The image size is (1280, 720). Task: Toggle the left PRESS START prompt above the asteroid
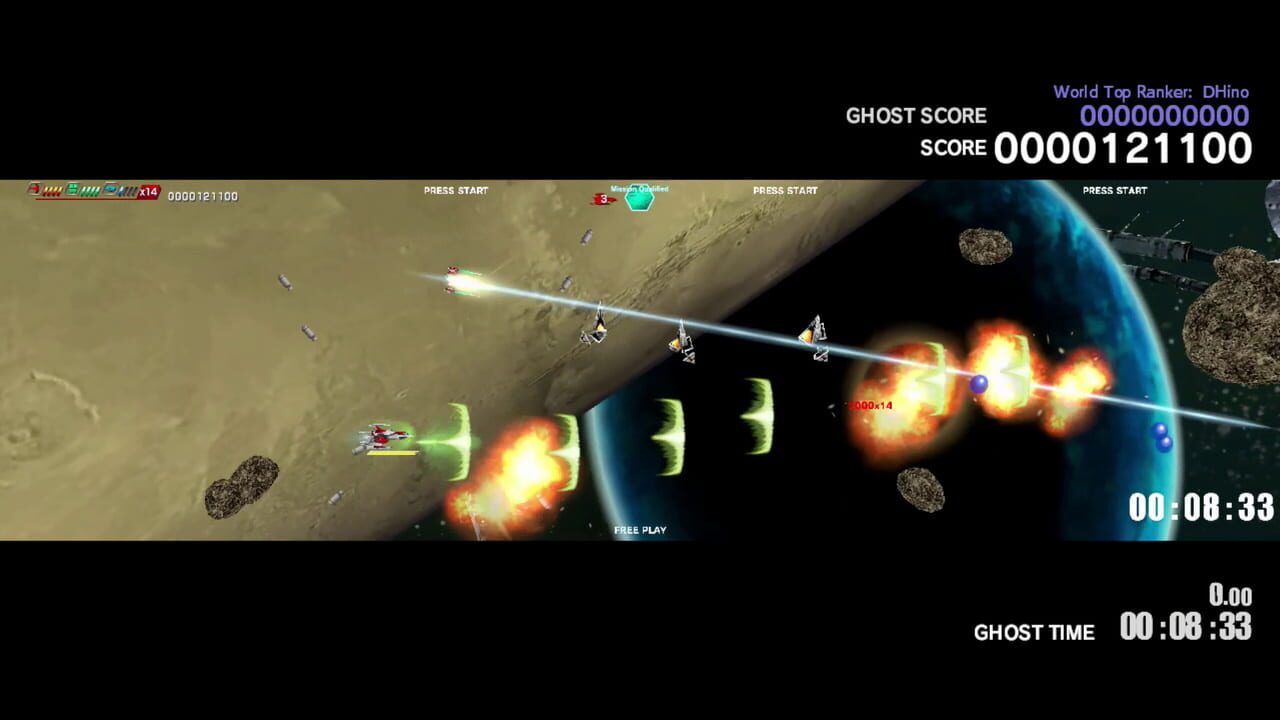[456, 190]
